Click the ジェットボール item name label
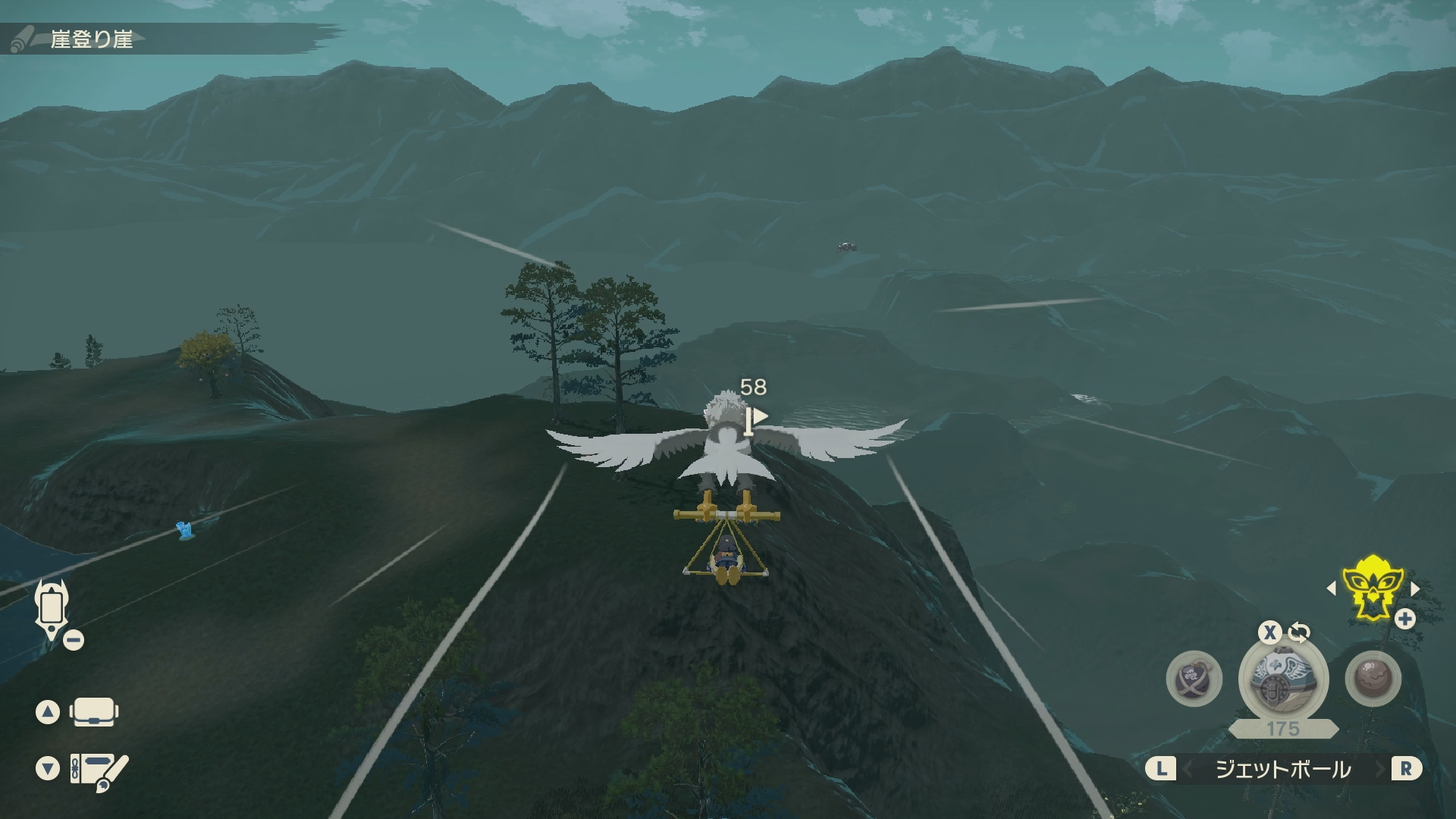This screenshot has width=1456, height=819. pos(1283,770)
